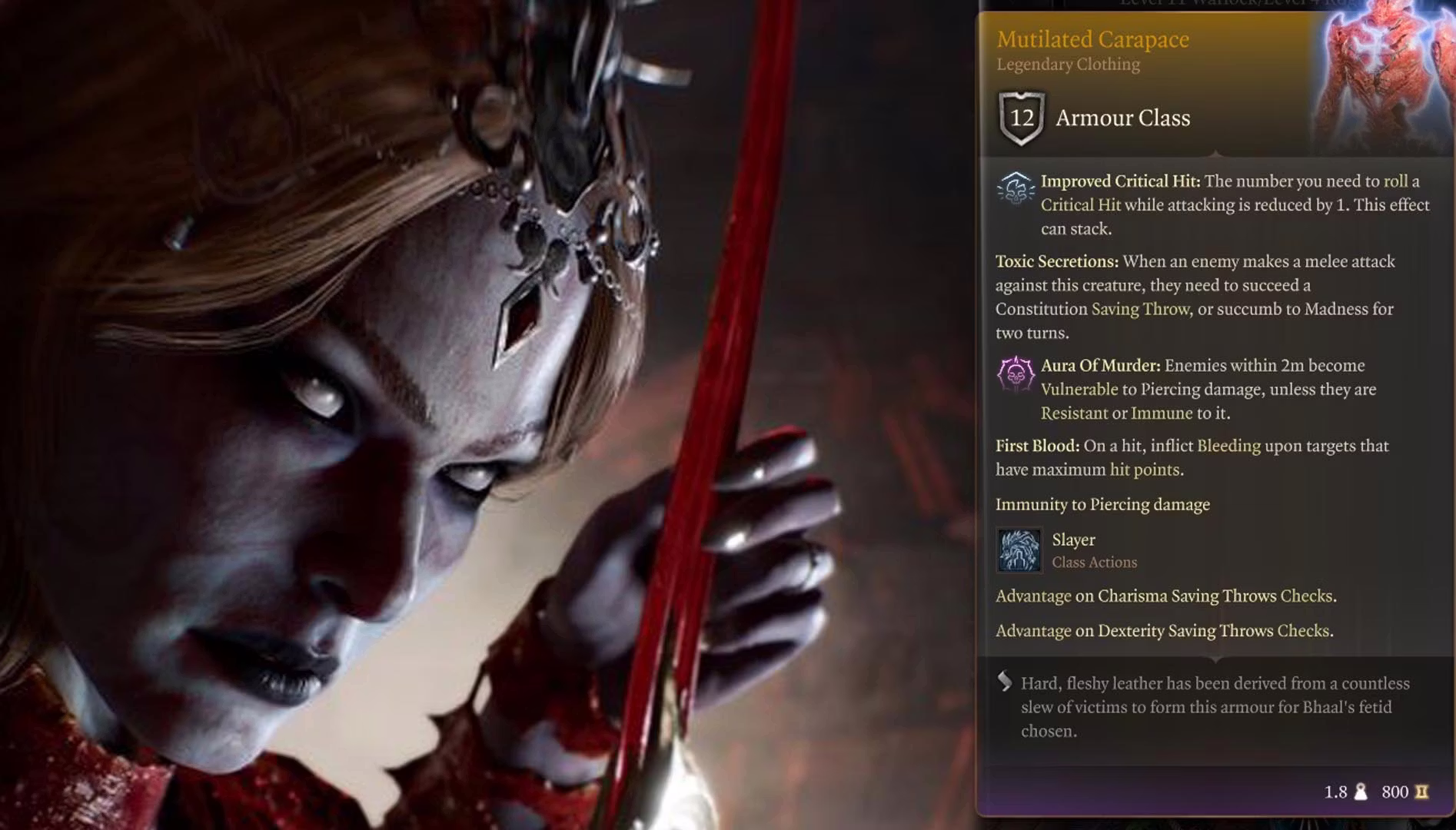Click the Aura Of Murder skull icon
This screenshot has height=830, width=1456.
[x=1015, y=374]
